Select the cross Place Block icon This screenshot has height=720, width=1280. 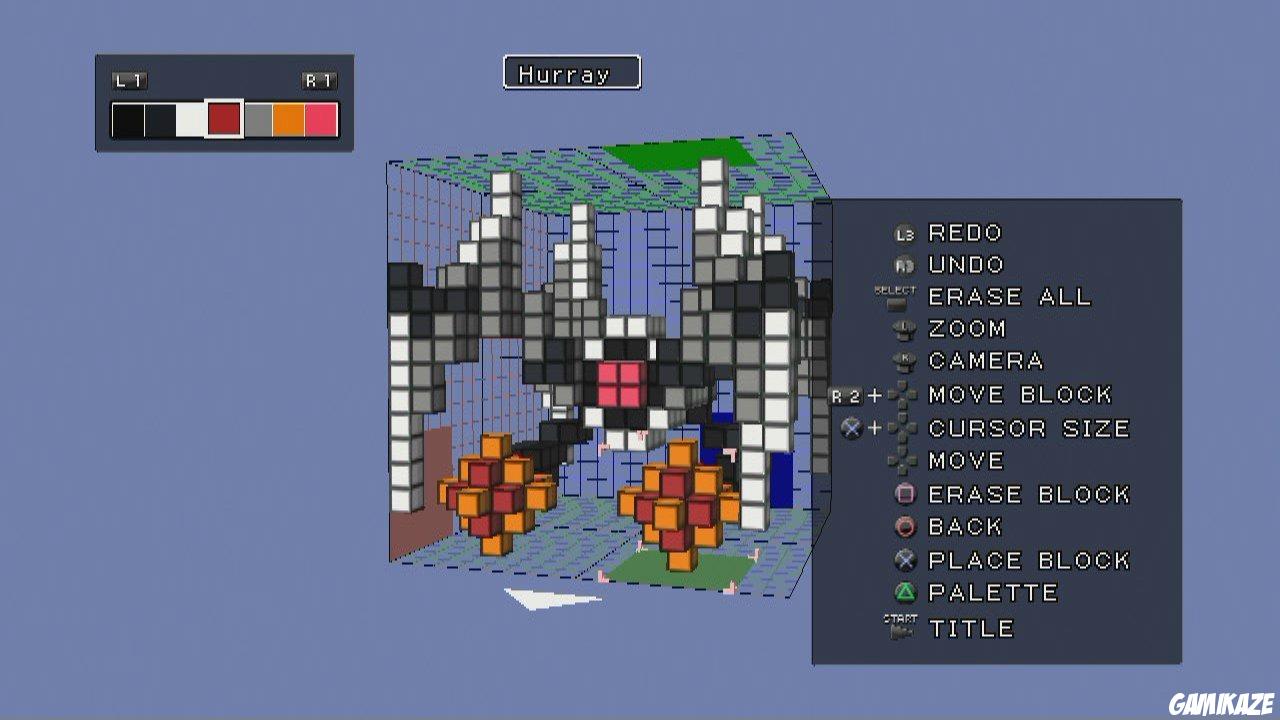[x=903, y=556]
